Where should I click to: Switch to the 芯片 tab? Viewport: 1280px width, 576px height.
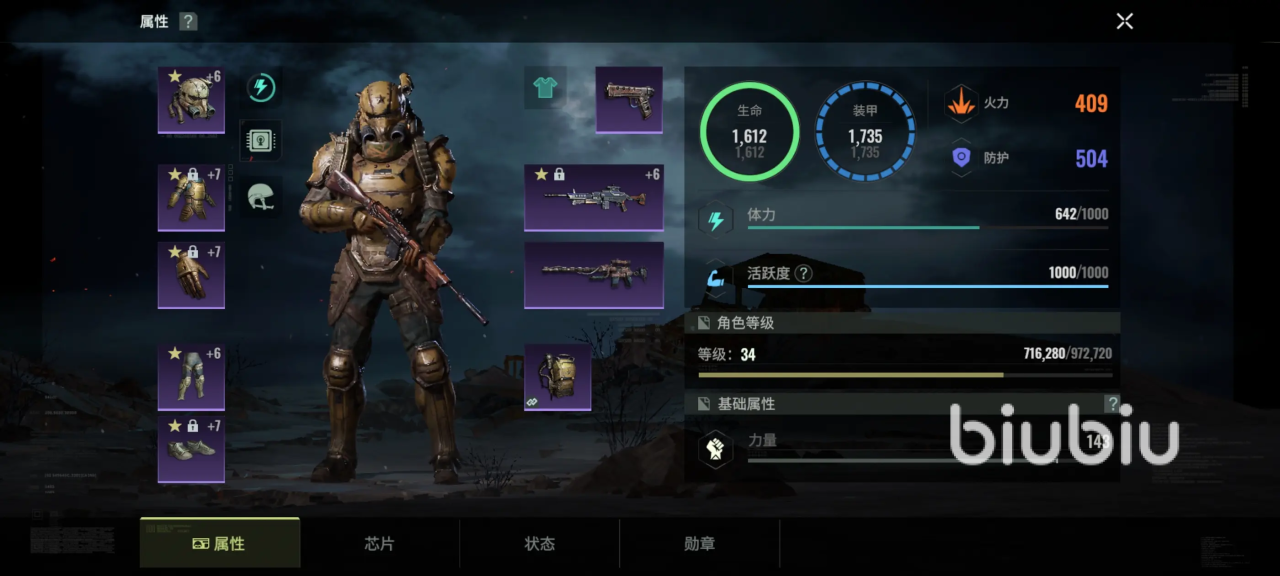tap(380, 544)
